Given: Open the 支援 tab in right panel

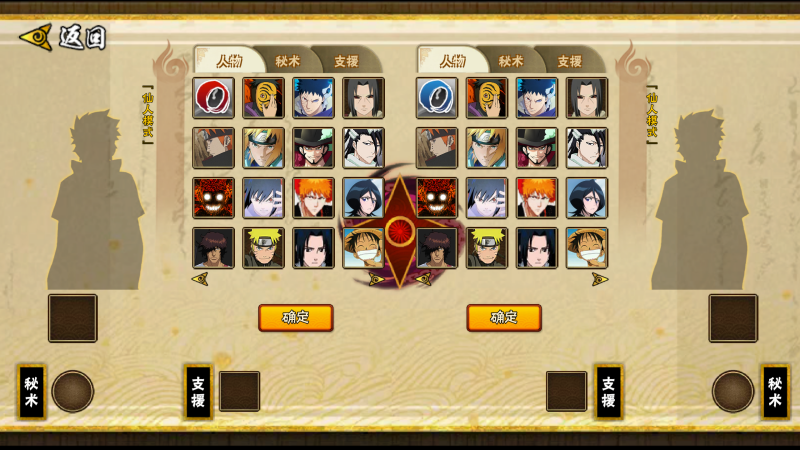Looking at the screenshot, I should [x=569, y=60].
